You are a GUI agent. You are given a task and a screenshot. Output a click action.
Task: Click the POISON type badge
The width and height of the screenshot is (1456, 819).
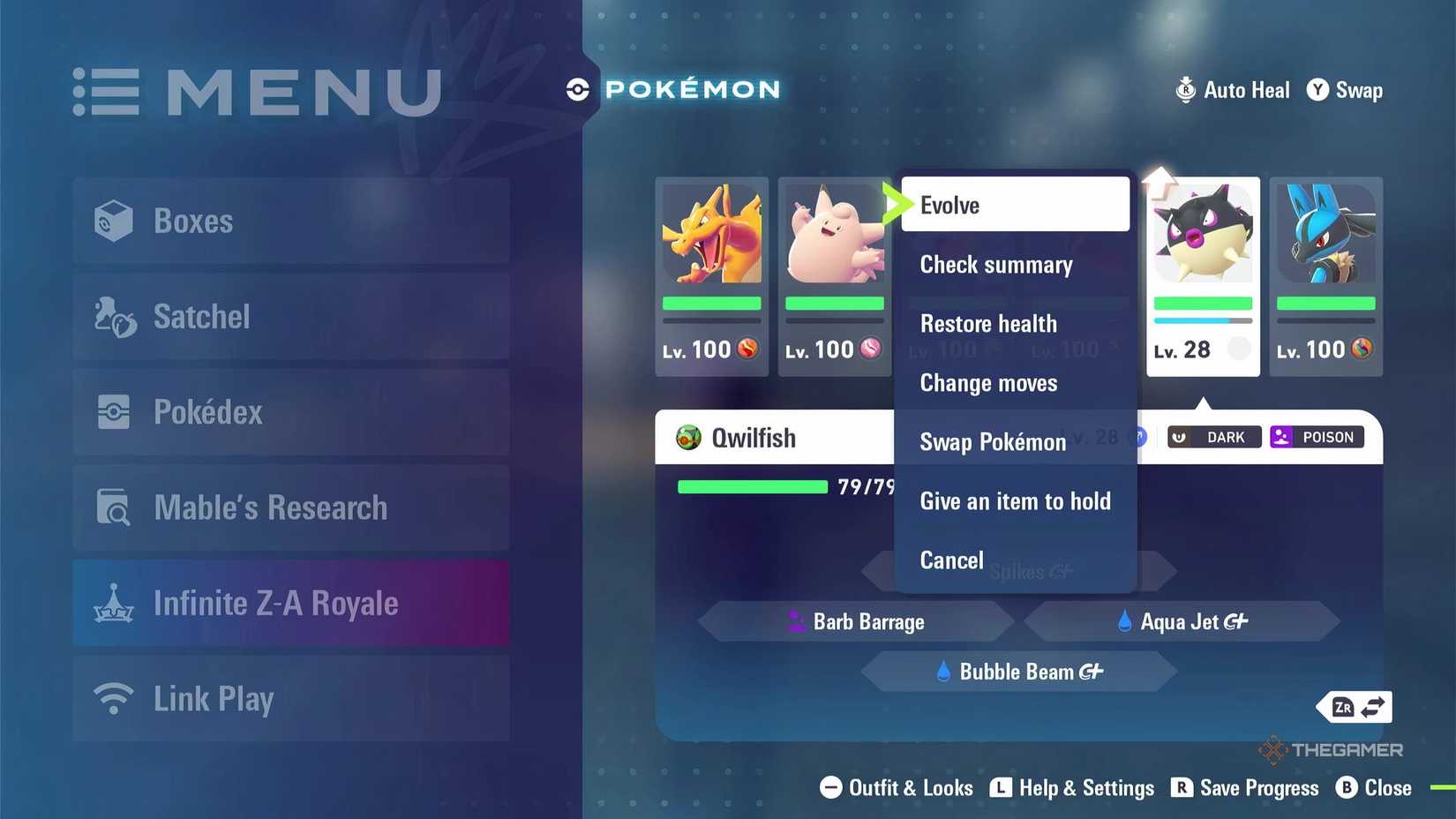tap(1316, 436)
